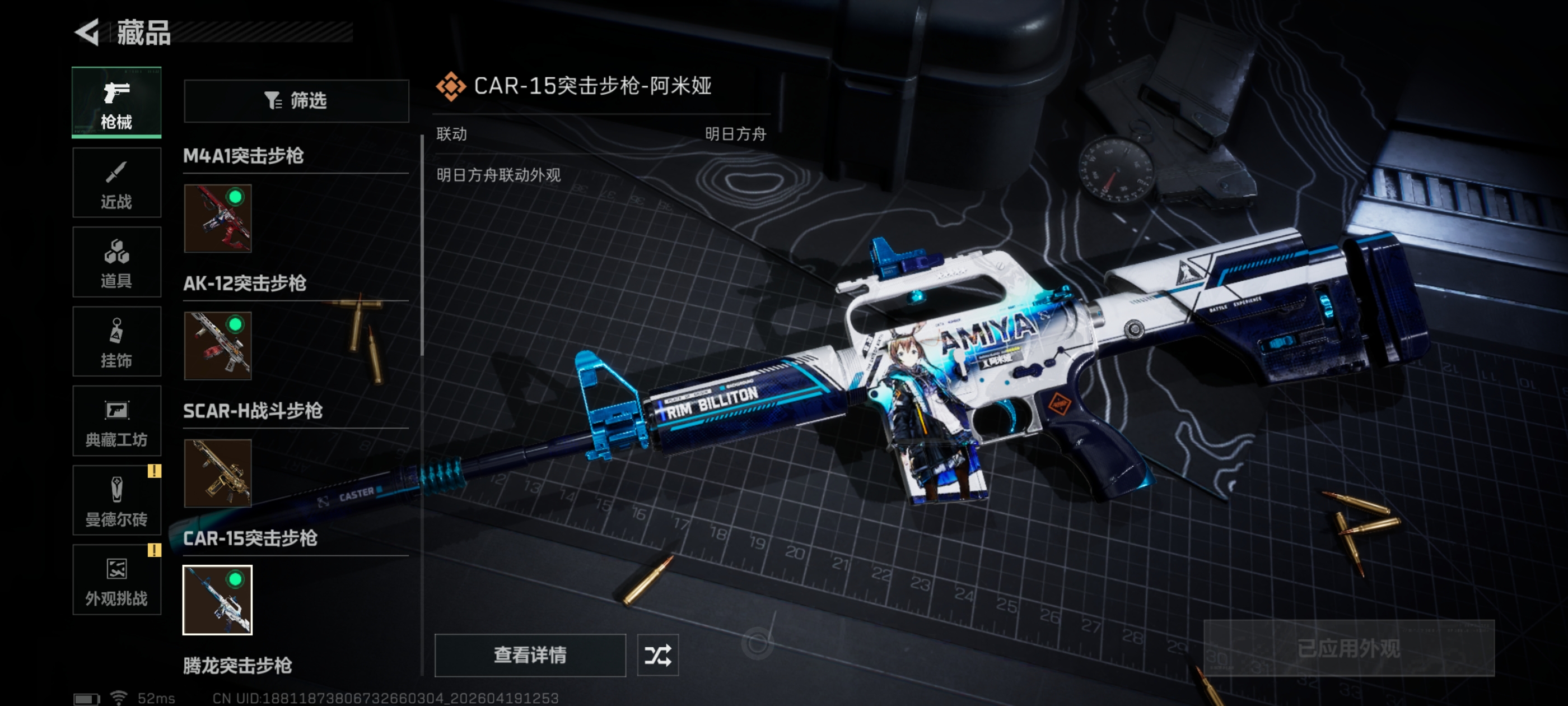The image size is (1568, 706).
Task: Pick the golden SCAR-H战斗步枪 skin thumbnail
Action: pyautogui.click(x=218, y=473)
